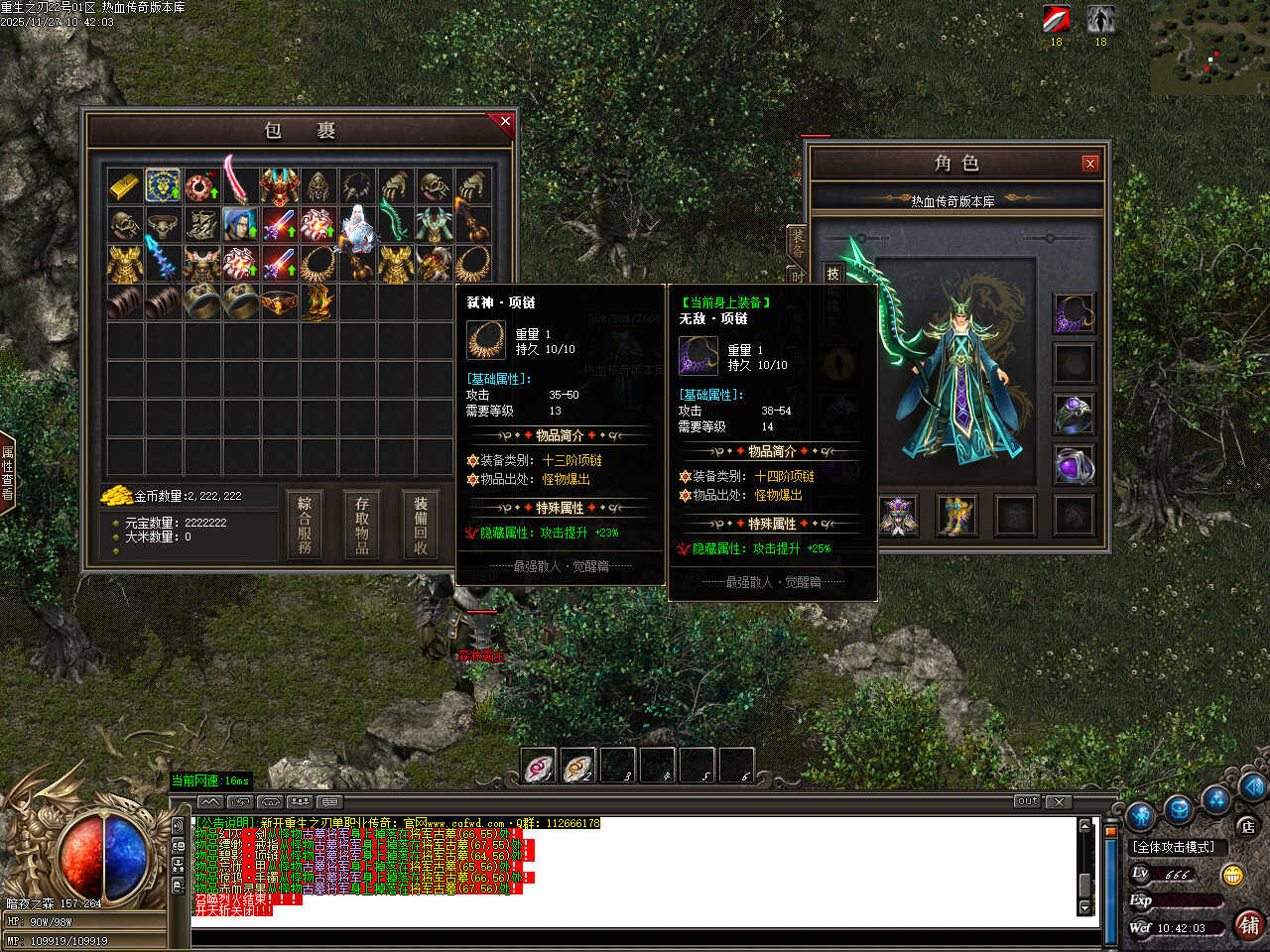Screen dimensions: 1270x952
Task: Open the 装备回收 equipment recycle button
Action: click(x=421, y=524)
